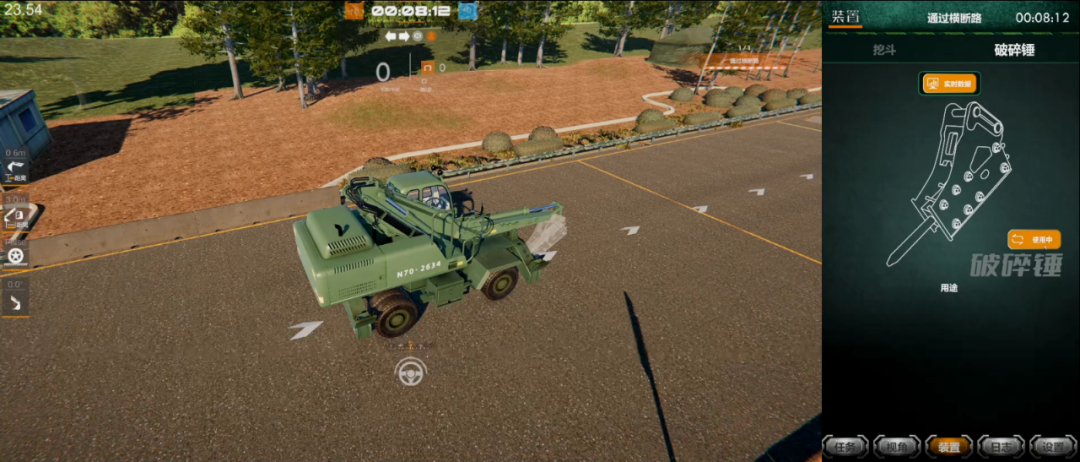Toggle the orange 使用中 (in use) button
The image size is (1080, 462).
coord(1034,240)
